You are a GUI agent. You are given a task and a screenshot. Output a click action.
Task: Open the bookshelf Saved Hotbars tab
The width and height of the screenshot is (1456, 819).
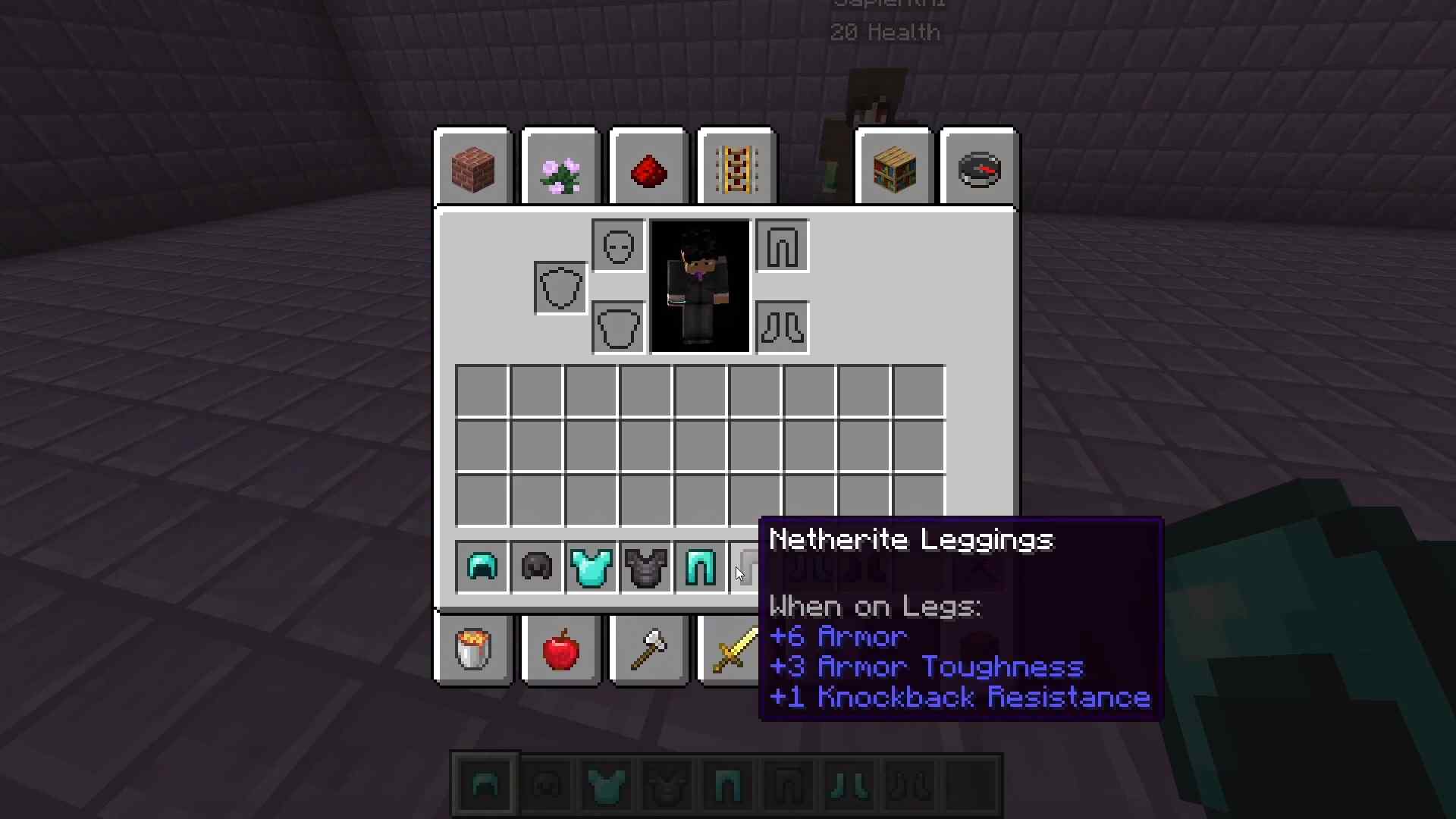(x=894, y=167)
